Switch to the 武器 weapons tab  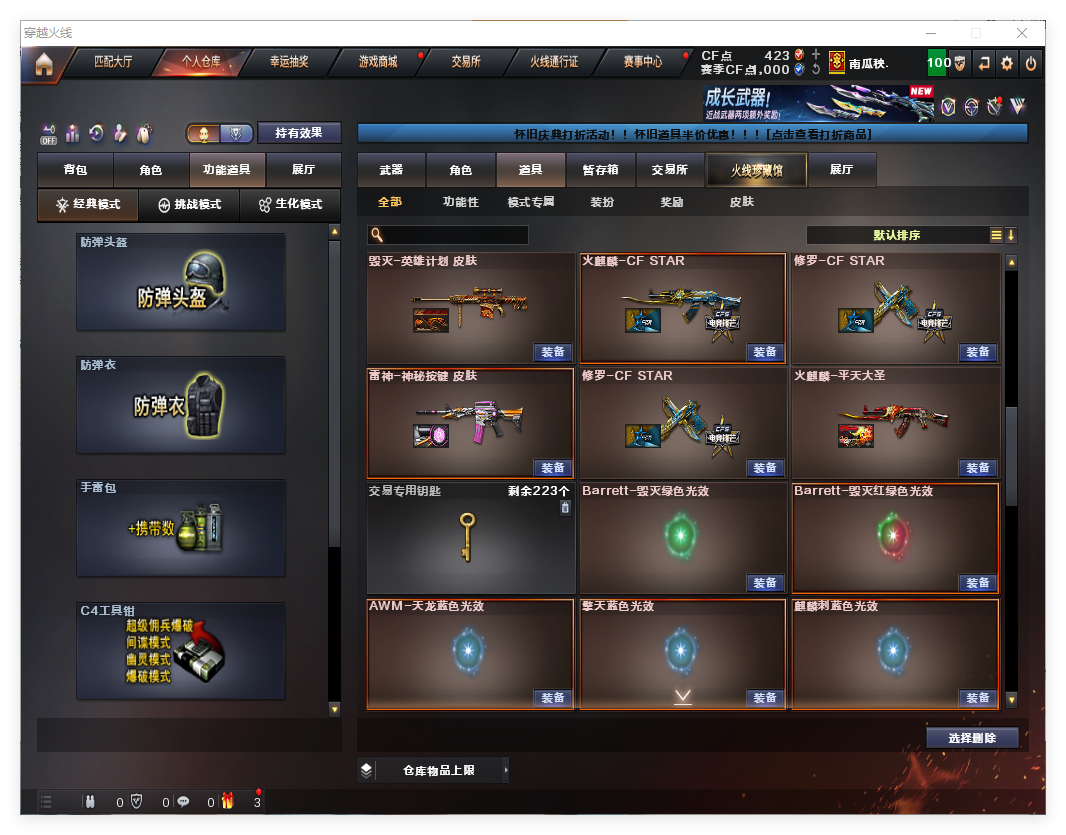[391, 170]
